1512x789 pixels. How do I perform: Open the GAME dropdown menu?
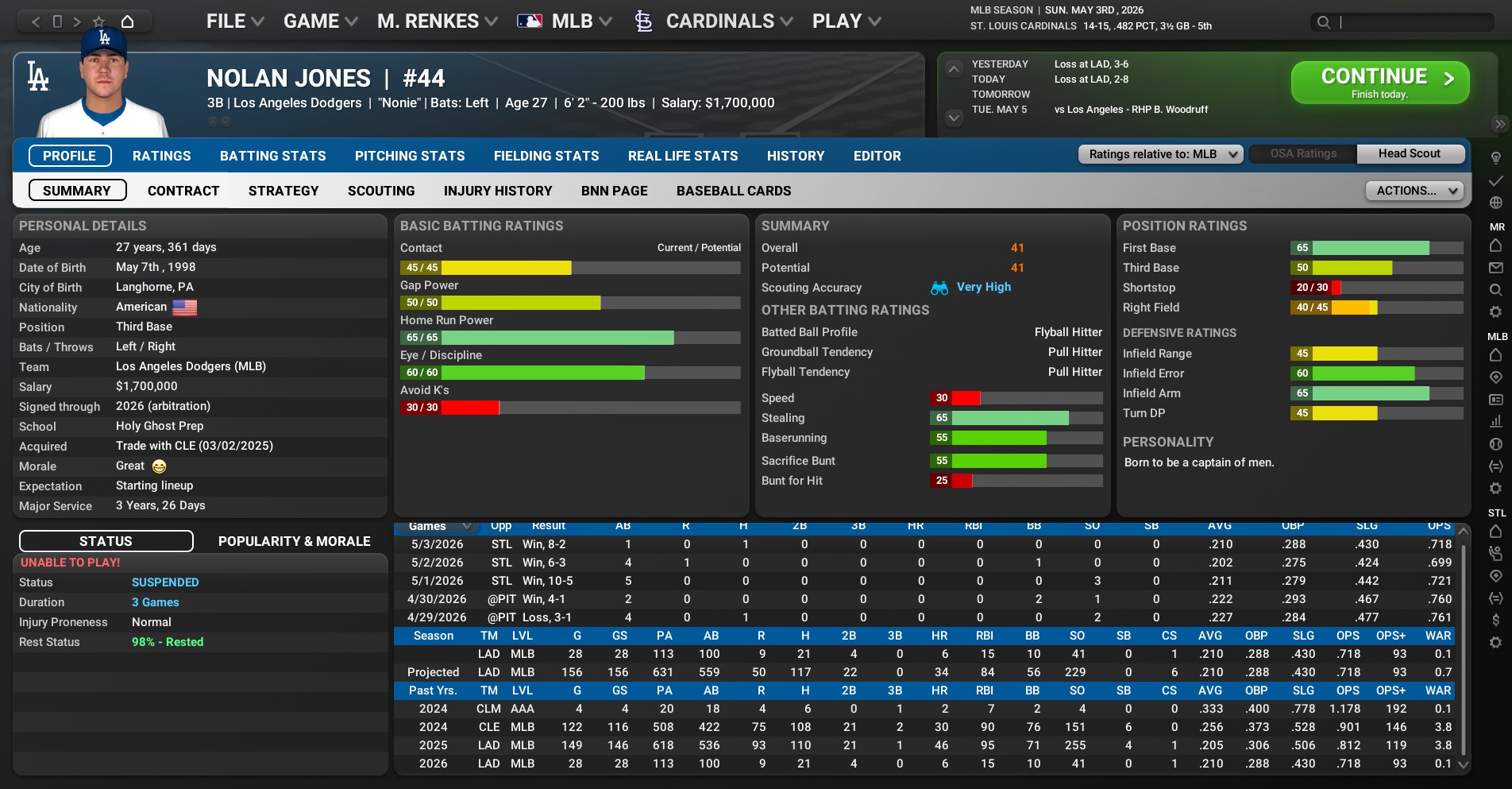320,21
